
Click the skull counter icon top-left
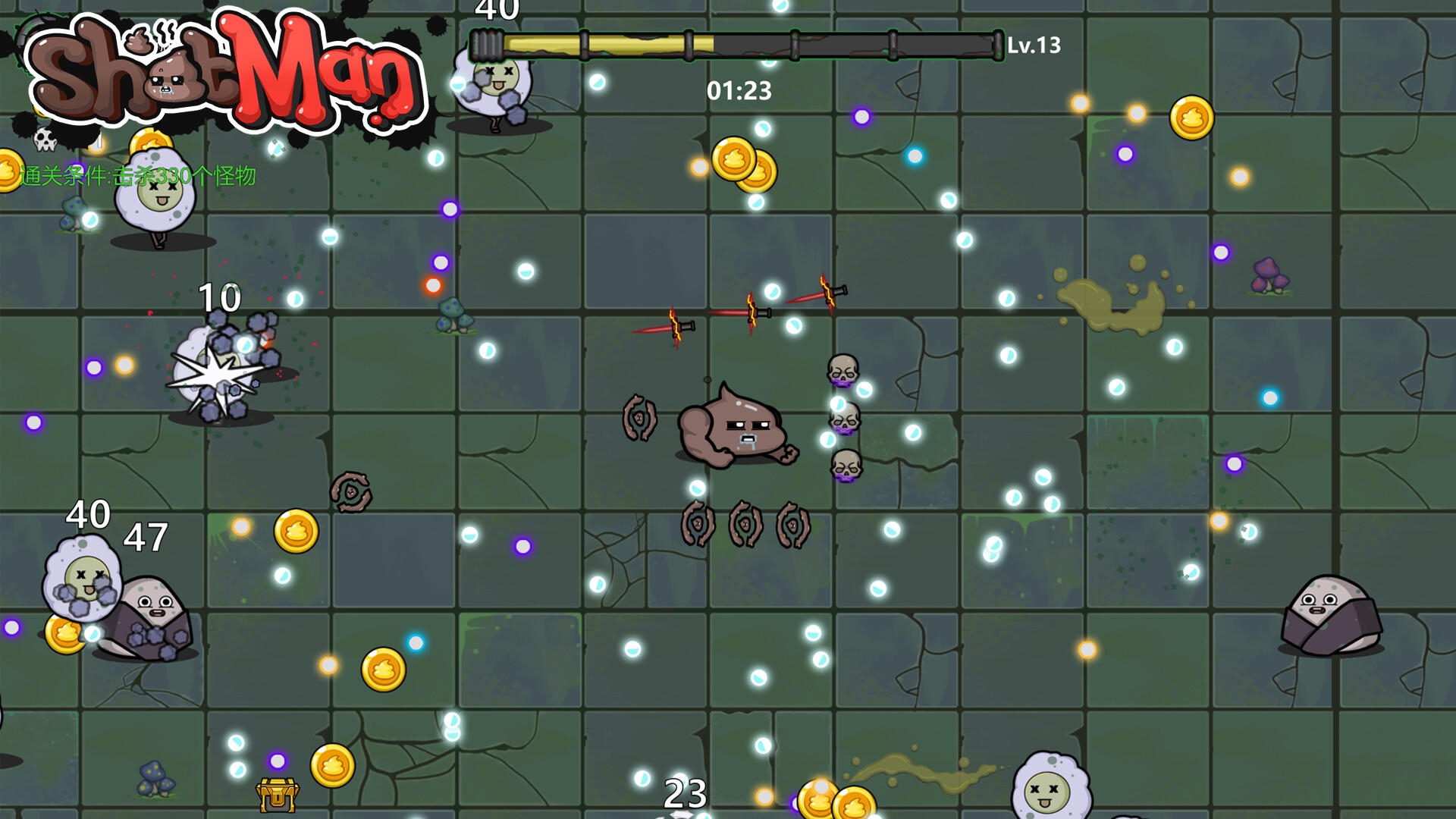[45, 138]
